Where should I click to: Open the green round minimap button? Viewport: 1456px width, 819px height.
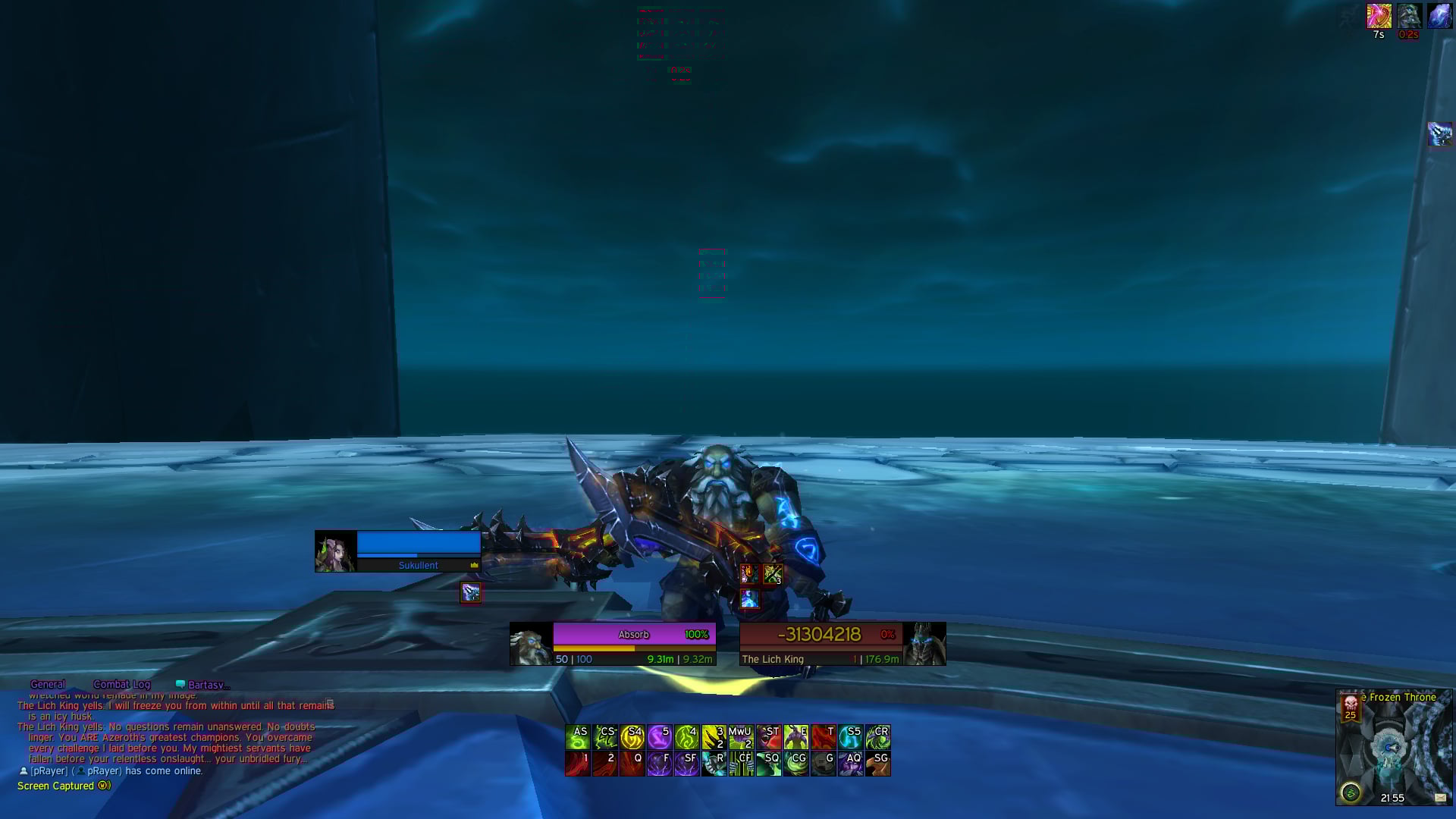(1350, 793)
